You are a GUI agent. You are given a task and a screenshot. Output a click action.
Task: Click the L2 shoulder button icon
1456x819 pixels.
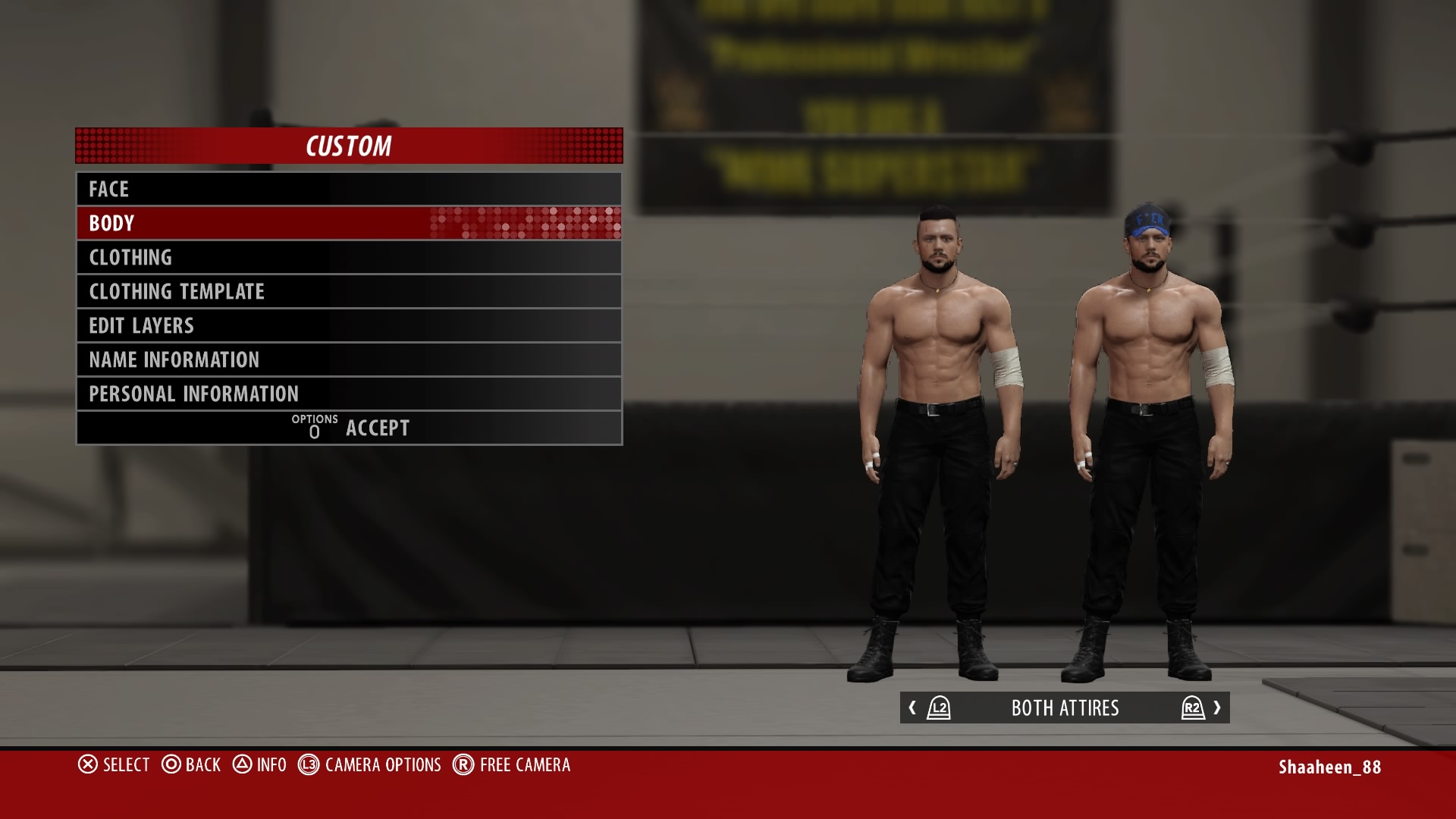click(x=938, y=708)
